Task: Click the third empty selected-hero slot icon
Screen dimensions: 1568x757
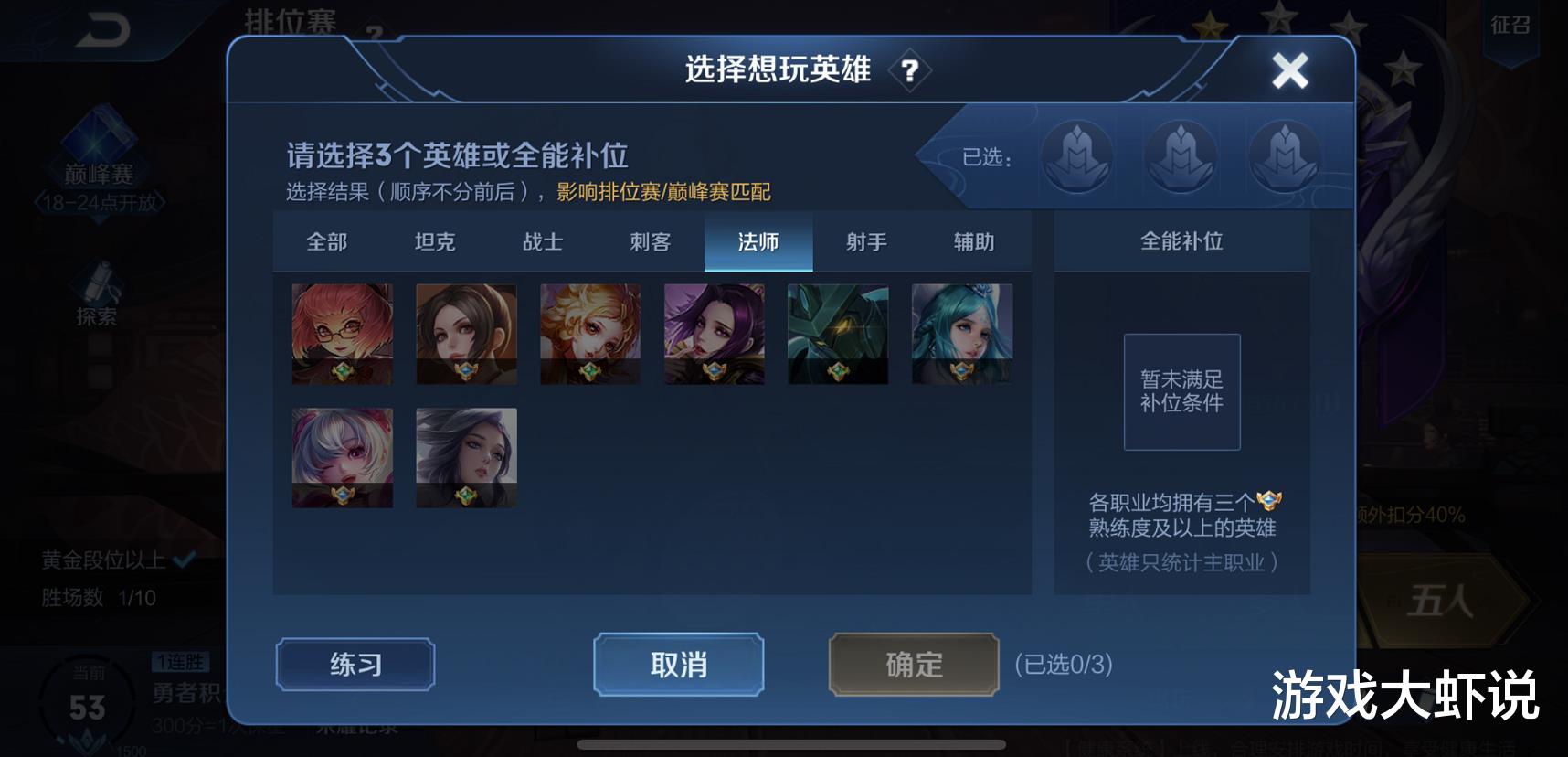Action: [x=1285, y=157]
